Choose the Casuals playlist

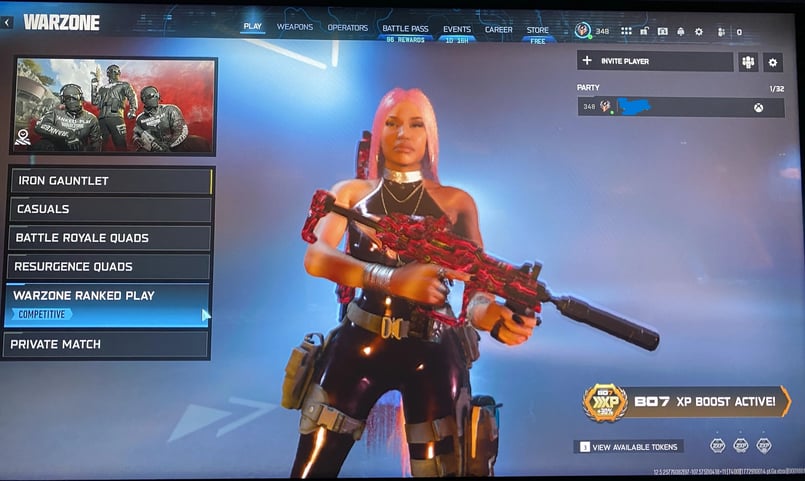pyautogui.click(x=112, y=209)
